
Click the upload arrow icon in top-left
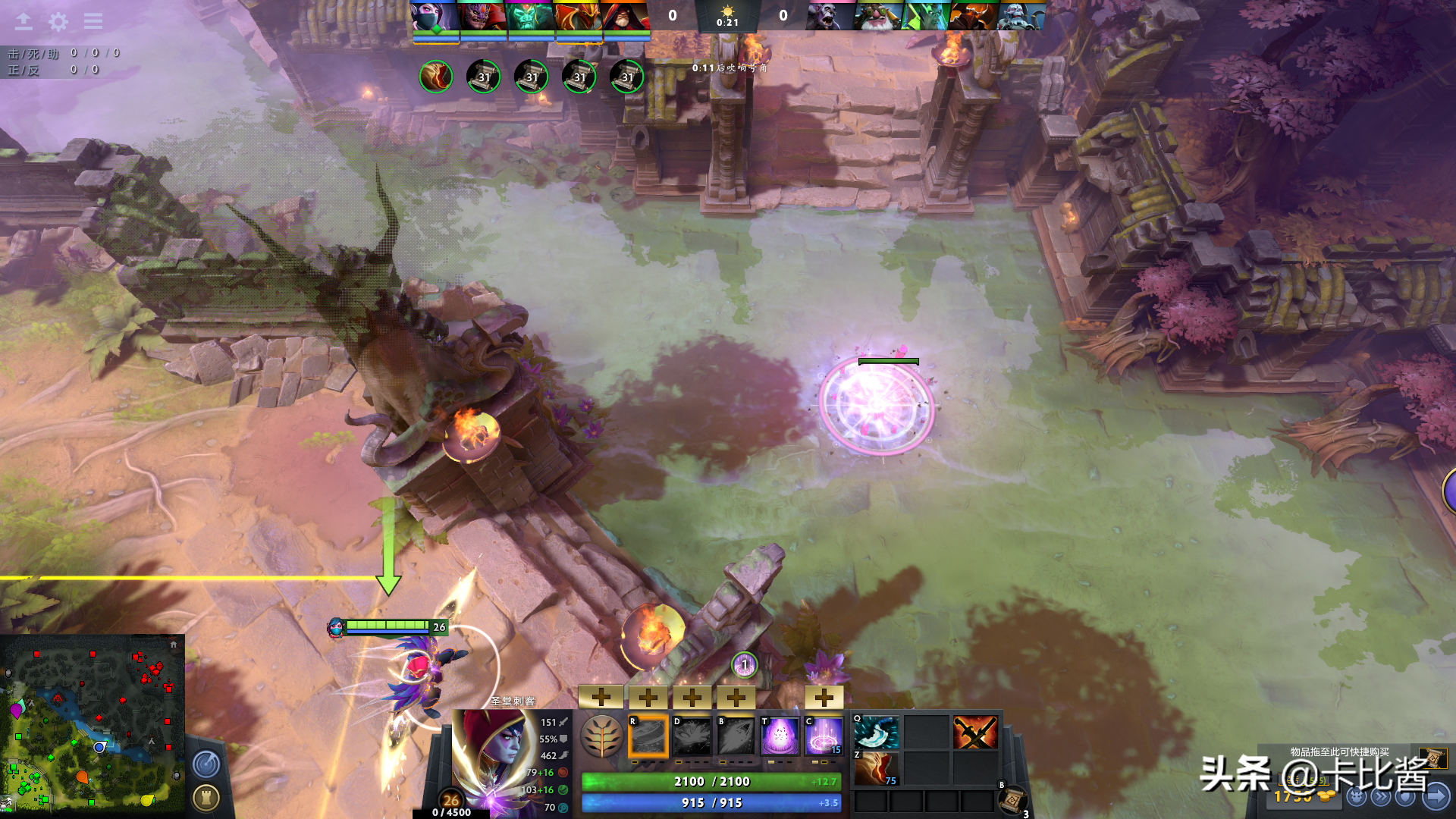click(x=24, y=21)
